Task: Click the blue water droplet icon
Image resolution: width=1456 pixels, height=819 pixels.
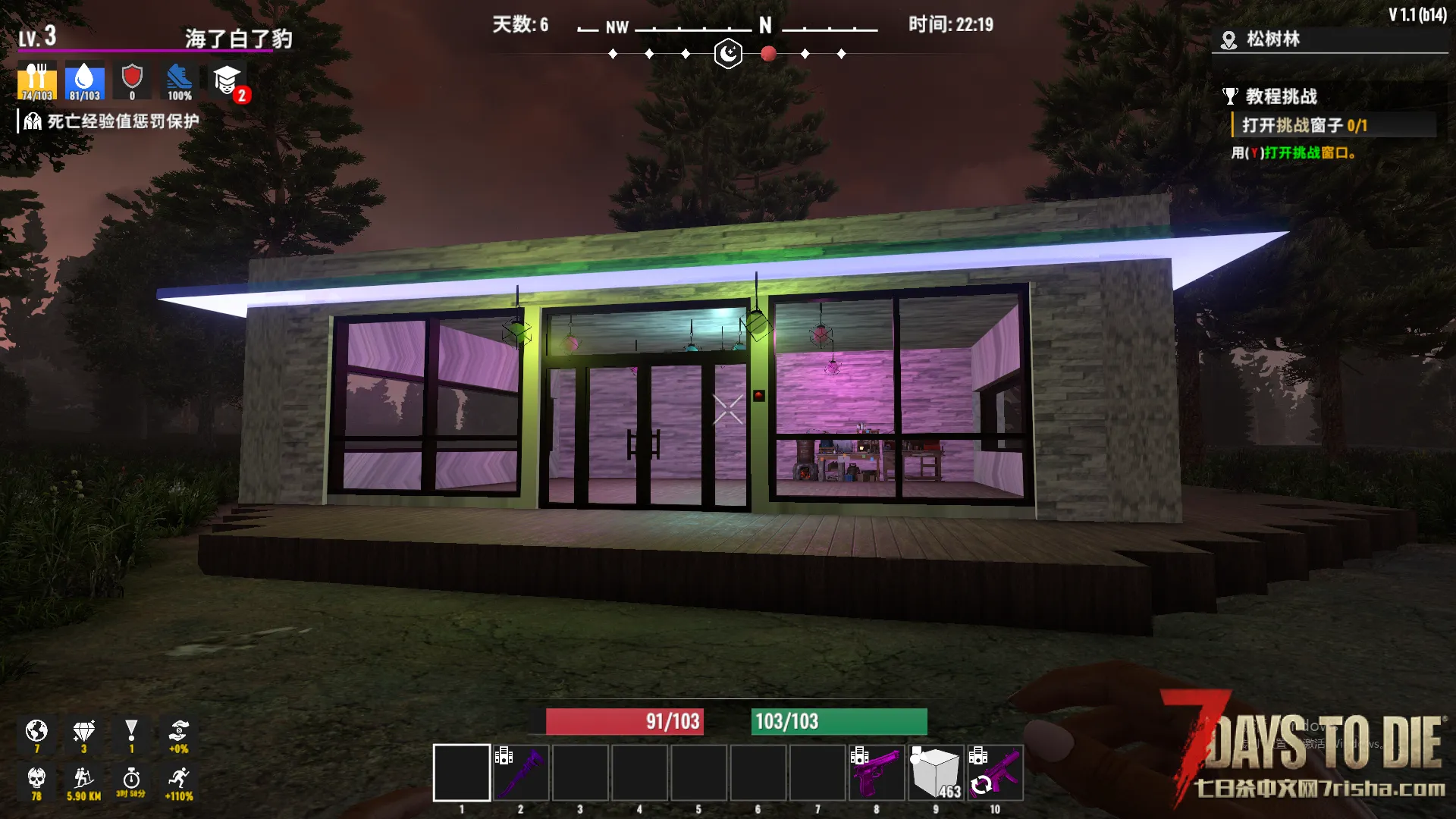Action: (x=84, y=81)
